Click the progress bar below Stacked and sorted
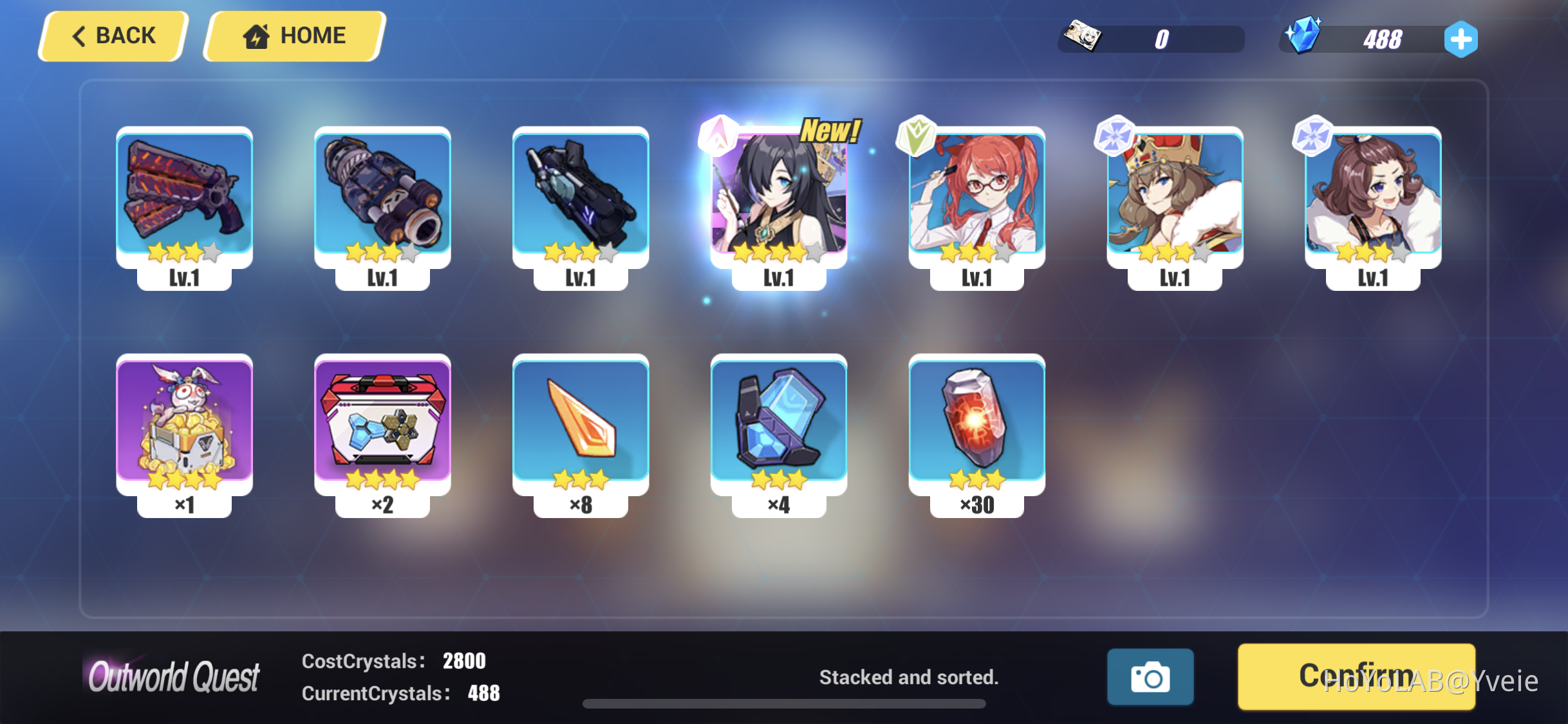The width and height of the screenshot is (1568, 724). click(785, 703)
